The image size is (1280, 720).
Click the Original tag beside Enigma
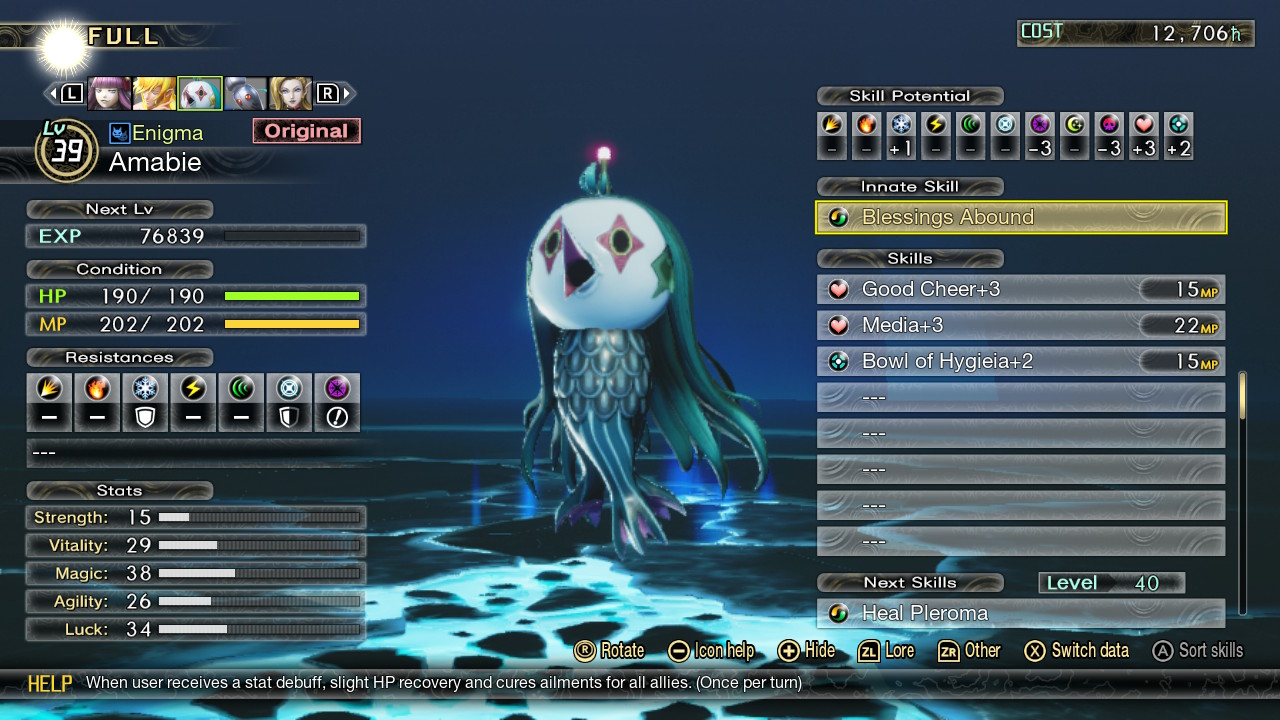pyautogui.click(x=306, y=131)
